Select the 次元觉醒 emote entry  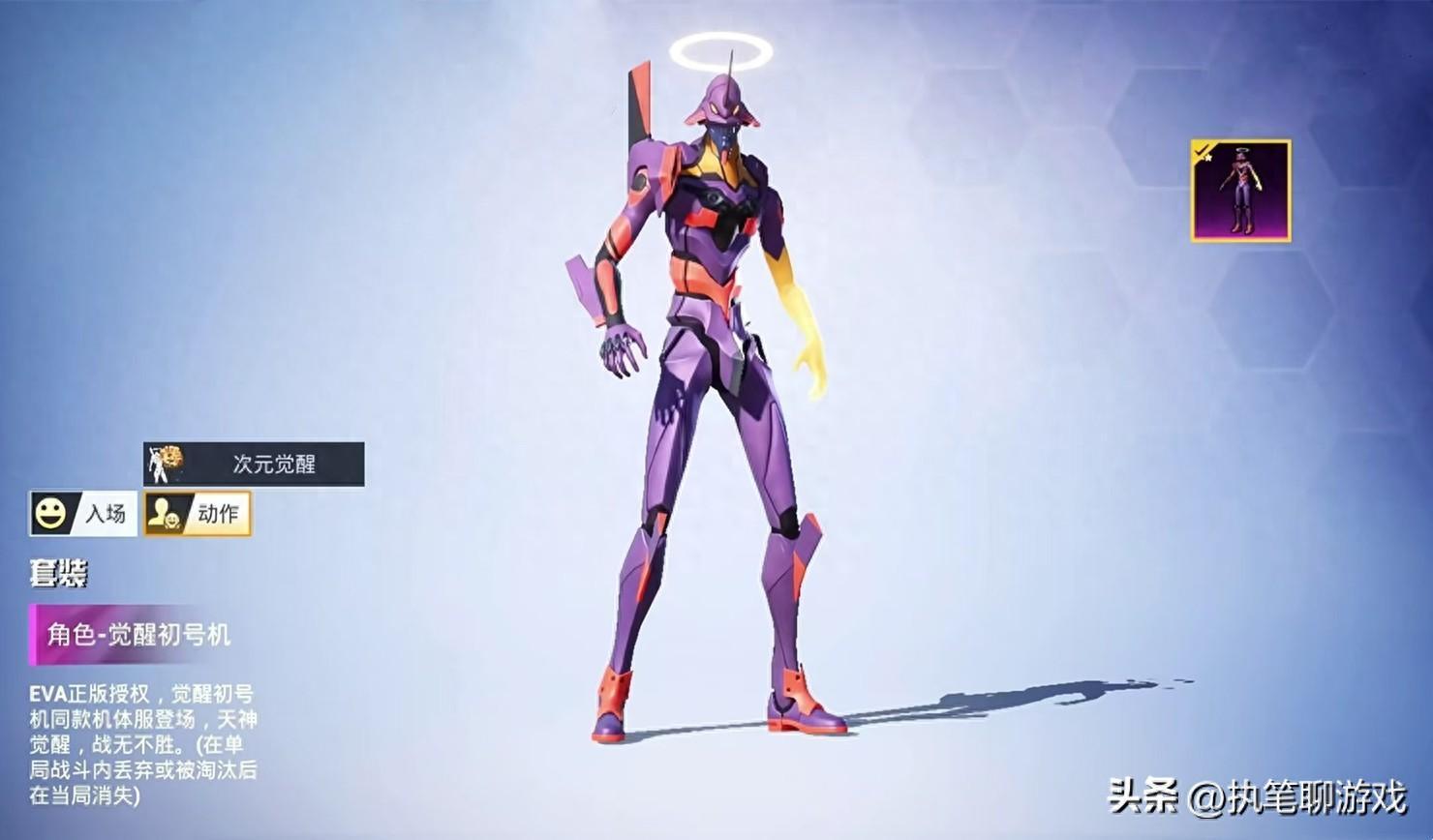click(254, 465)
